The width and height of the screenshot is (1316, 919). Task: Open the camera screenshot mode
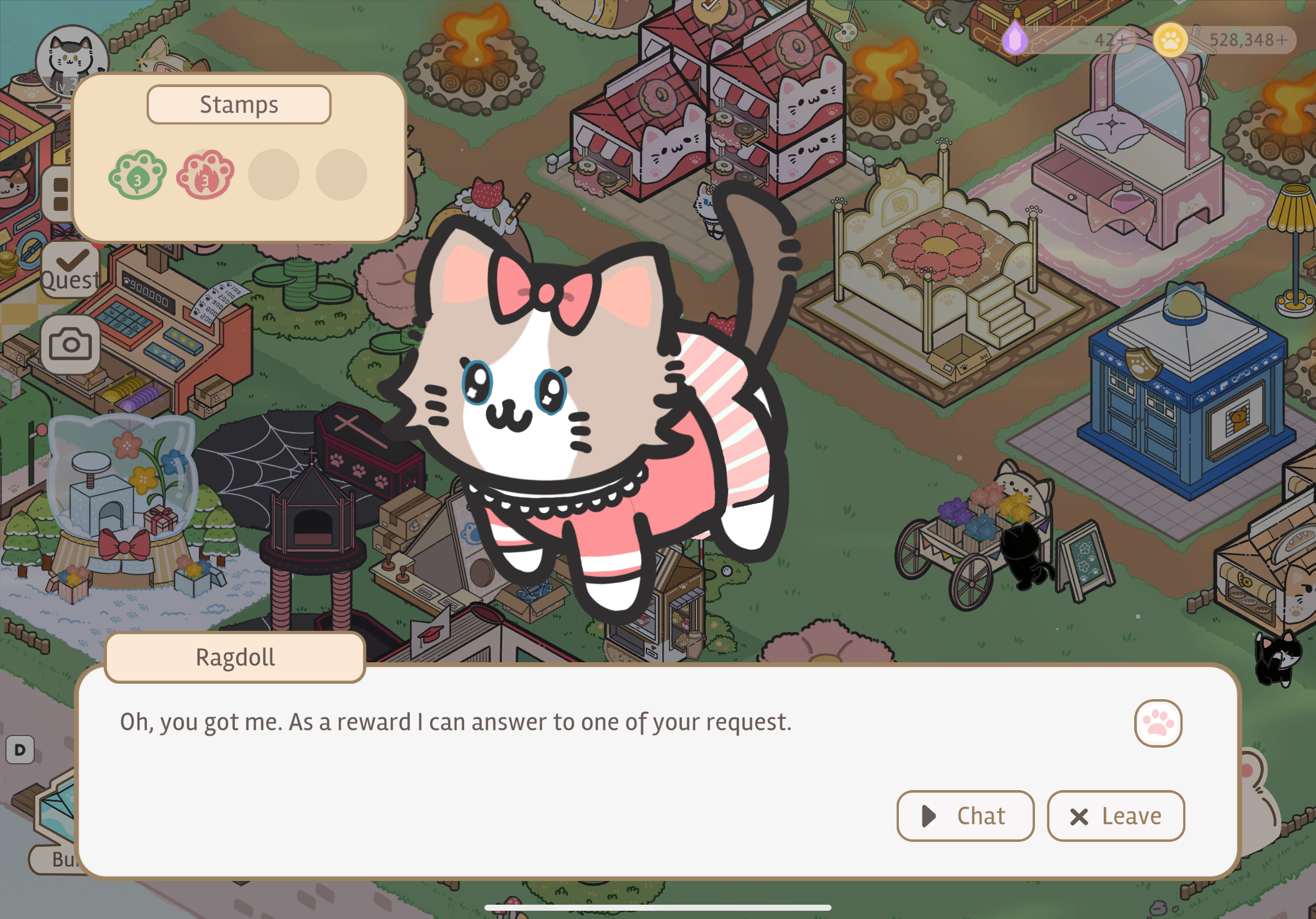point(70,344)
